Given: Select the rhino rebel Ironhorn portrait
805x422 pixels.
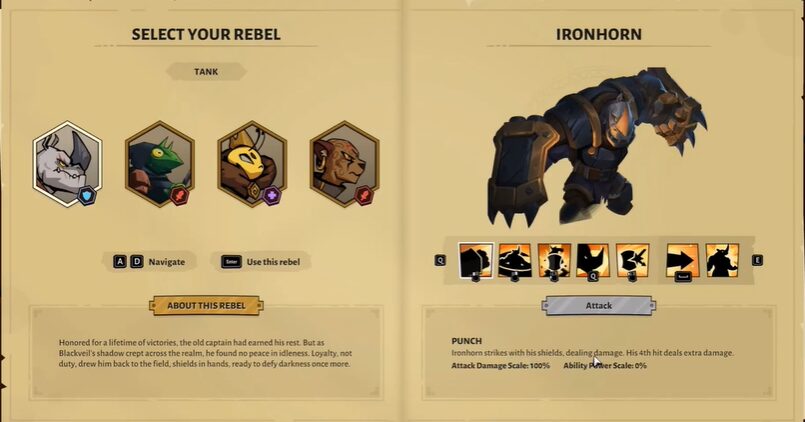Looking at the screenshot, I should pyautogui.click(x=68, y=164).
